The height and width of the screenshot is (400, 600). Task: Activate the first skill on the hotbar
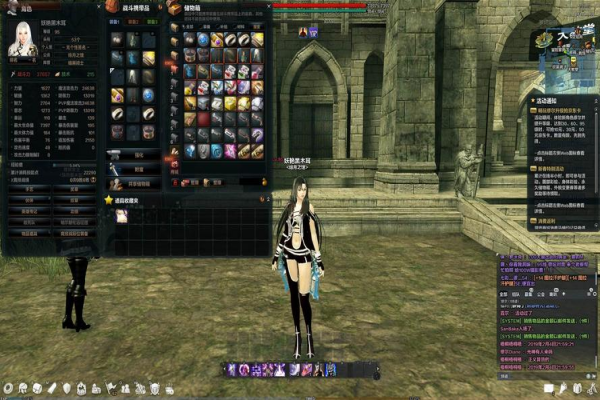(231, 370)
